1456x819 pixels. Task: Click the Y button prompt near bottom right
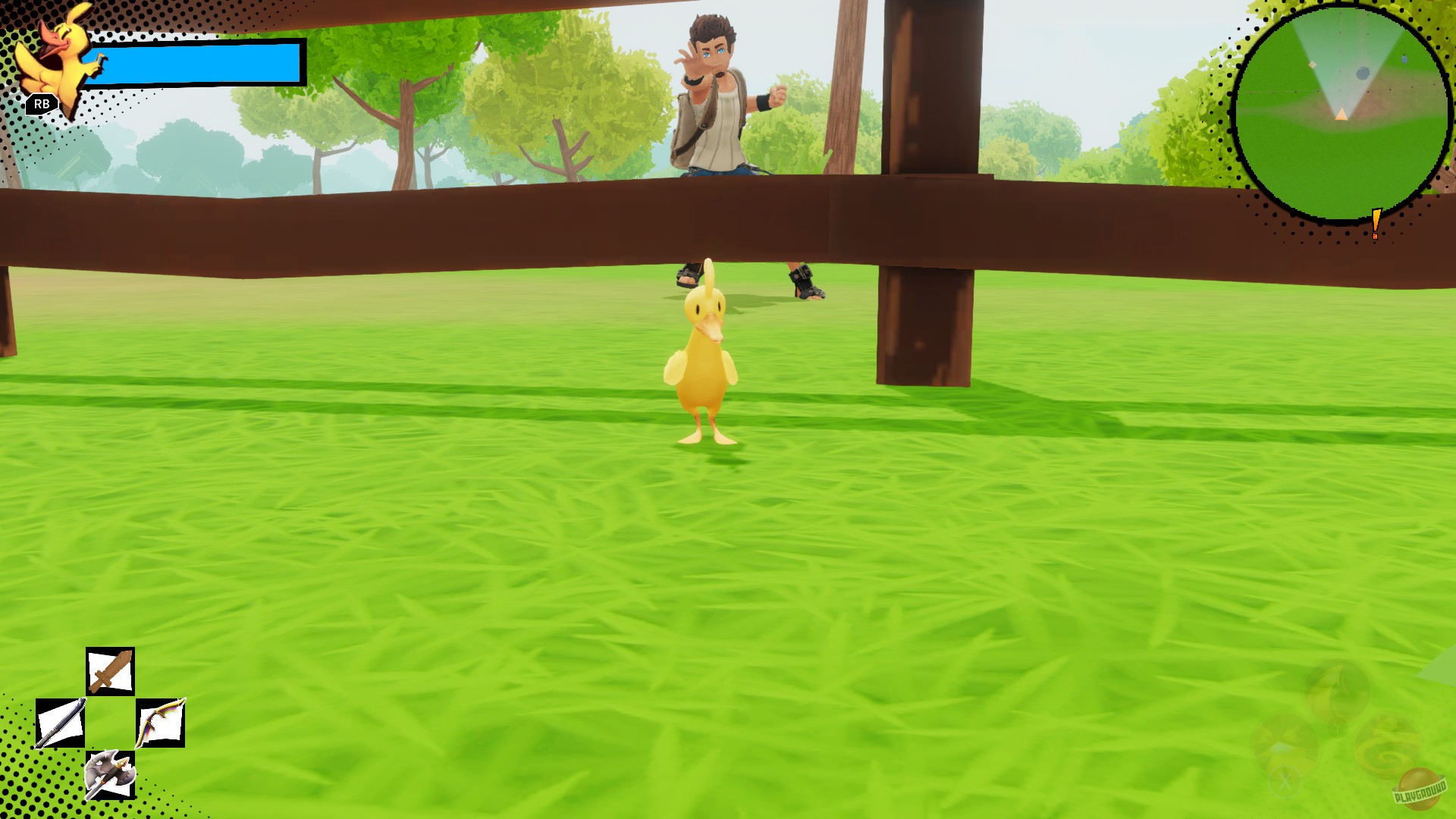click(x=1337, y=728)
